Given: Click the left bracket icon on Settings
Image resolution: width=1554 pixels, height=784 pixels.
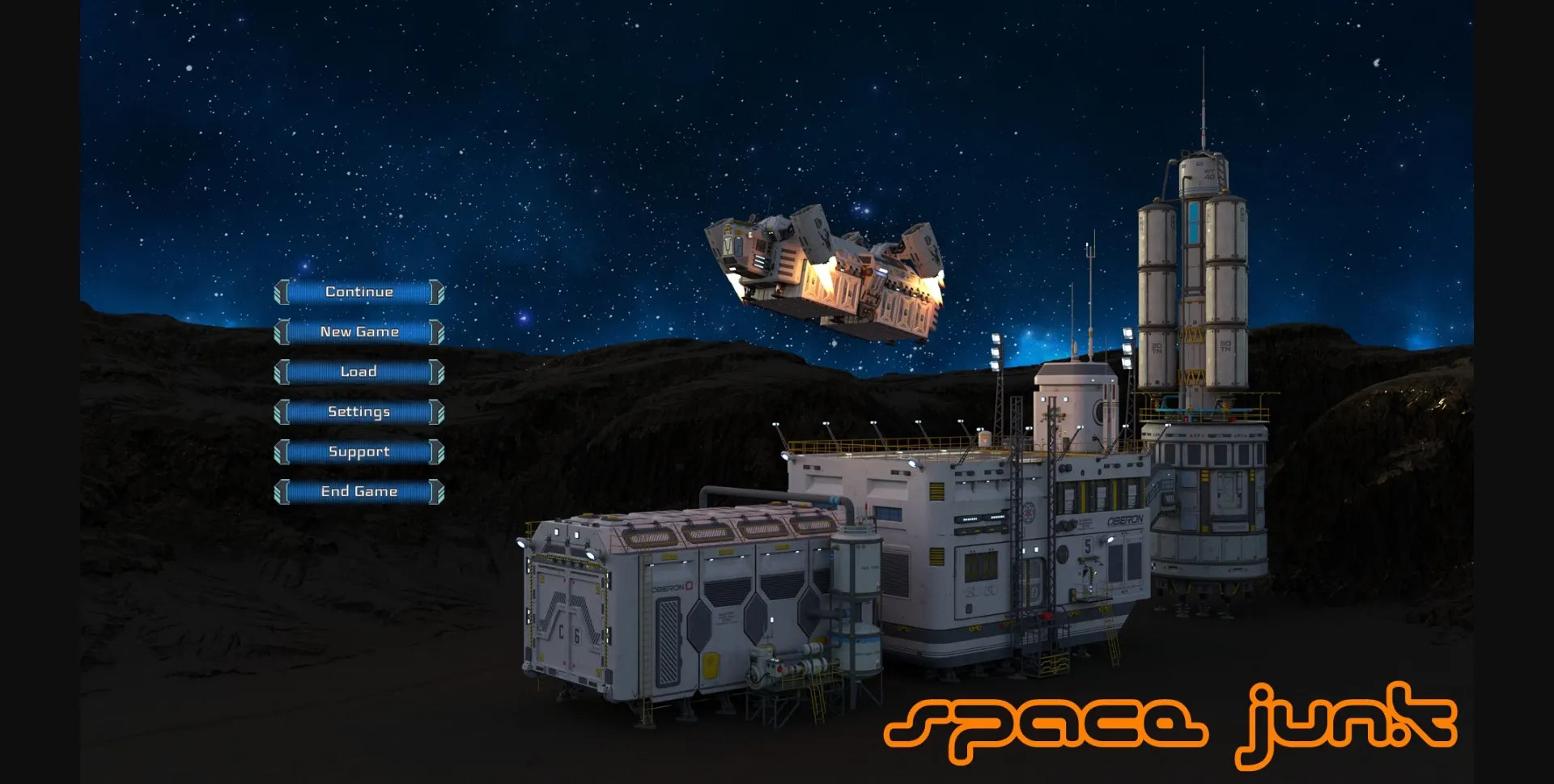Looking at the screenshot, I should (x=283, y=412).
